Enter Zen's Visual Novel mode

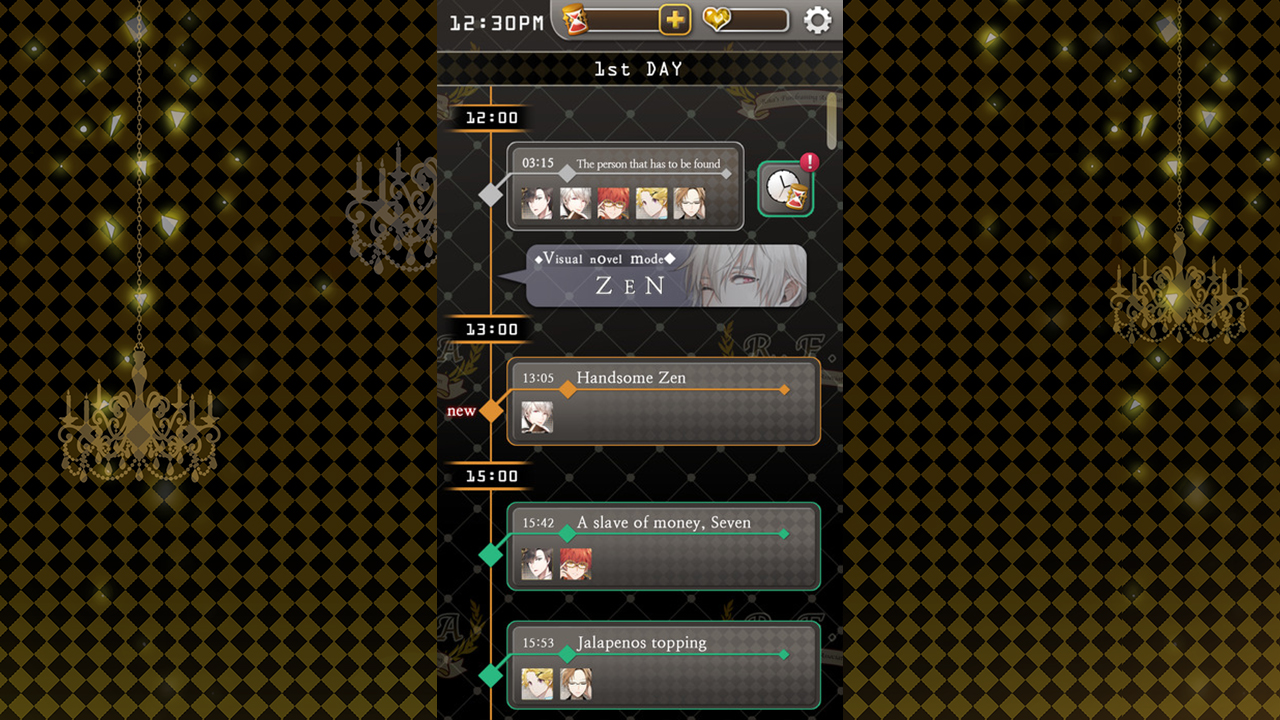click(666, 276)
